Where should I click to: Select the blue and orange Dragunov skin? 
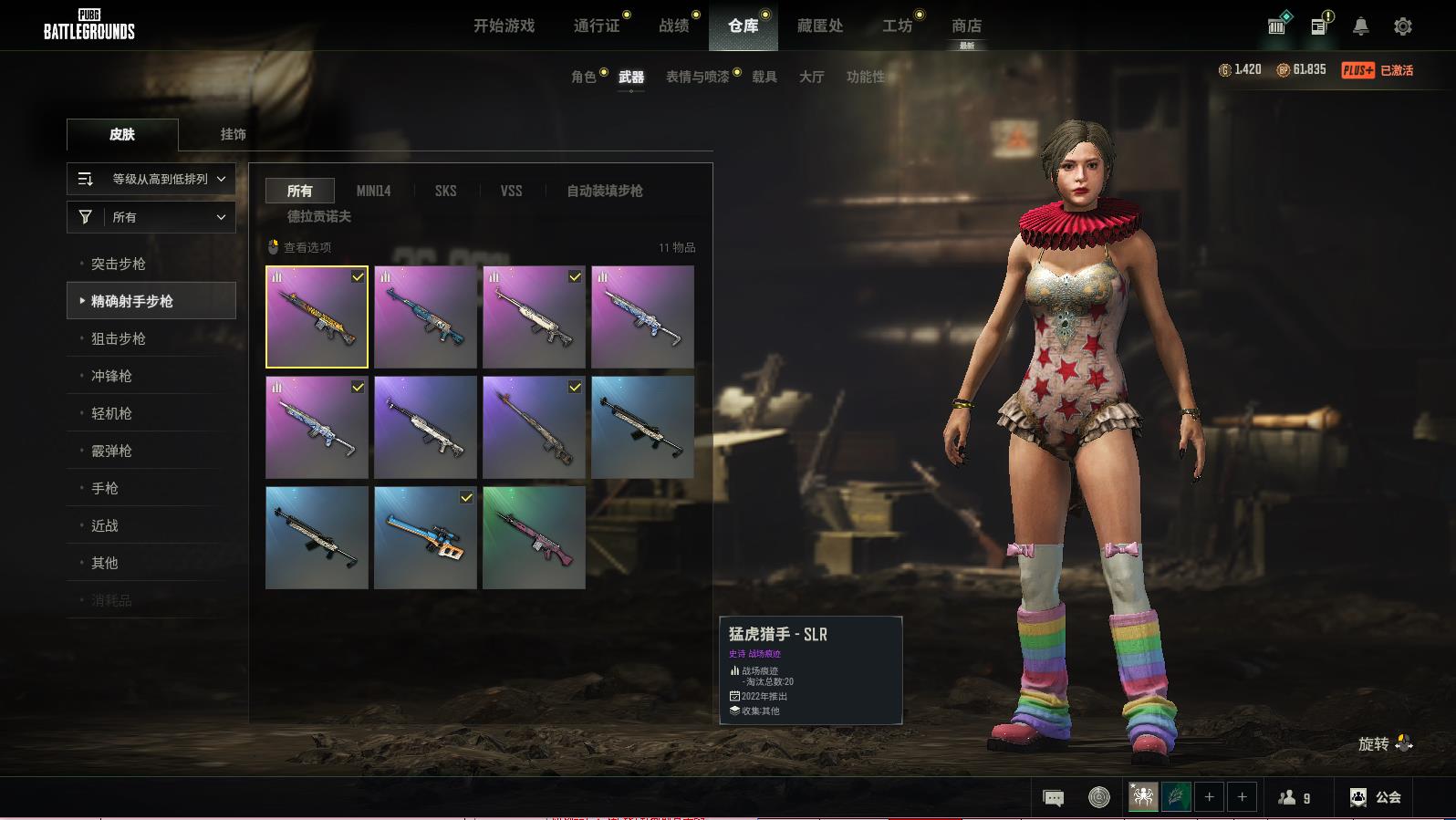pyautogui.click(x=425, y=537)
